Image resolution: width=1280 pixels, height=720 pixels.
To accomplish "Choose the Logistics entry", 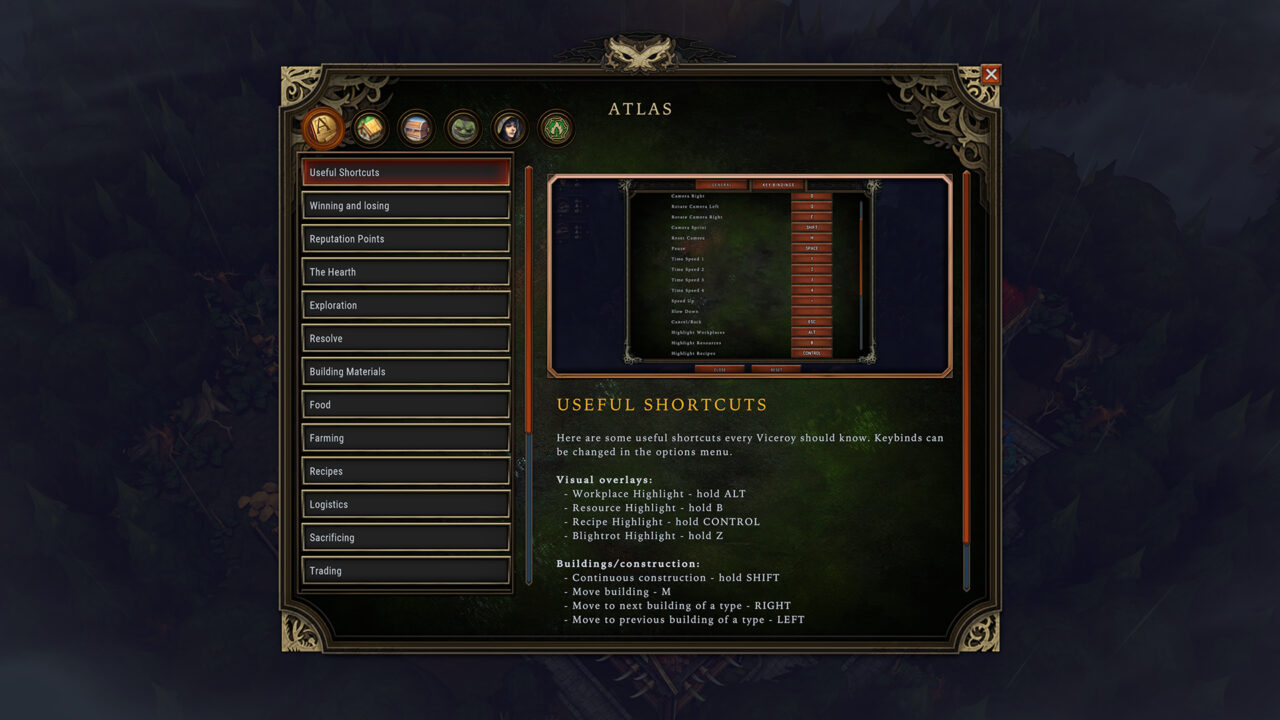I will coord(406,504).
